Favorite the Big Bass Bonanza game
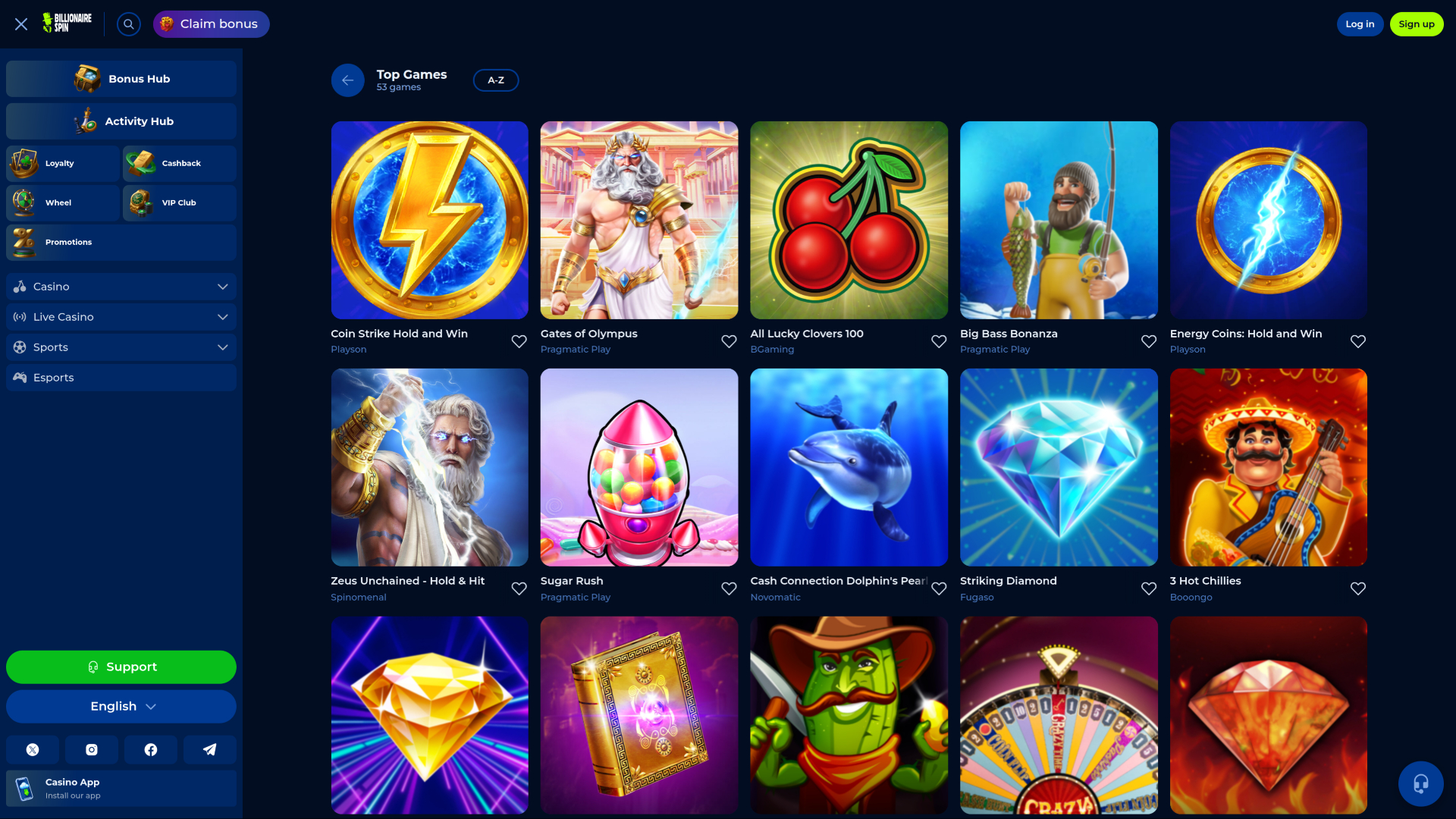 [x=1148, y=341]
